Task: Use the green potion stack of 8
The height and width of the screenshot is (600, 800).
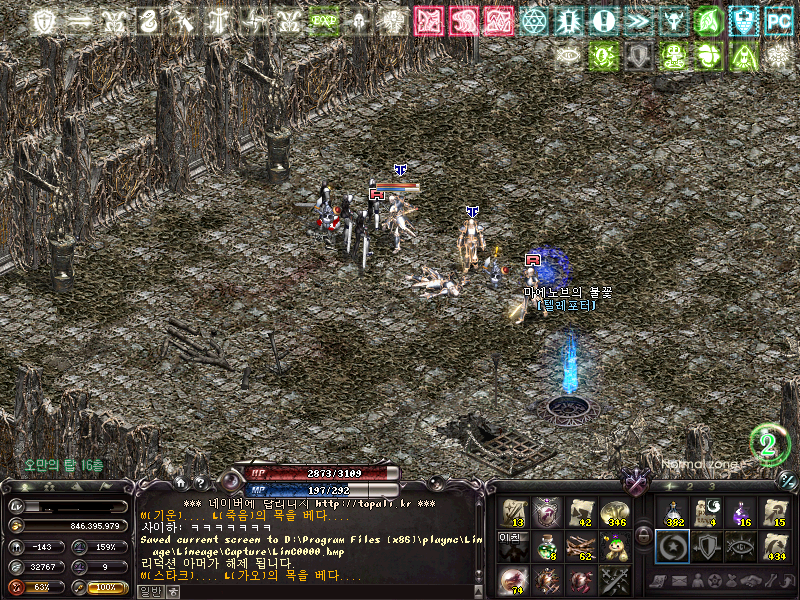Action: 546,546
